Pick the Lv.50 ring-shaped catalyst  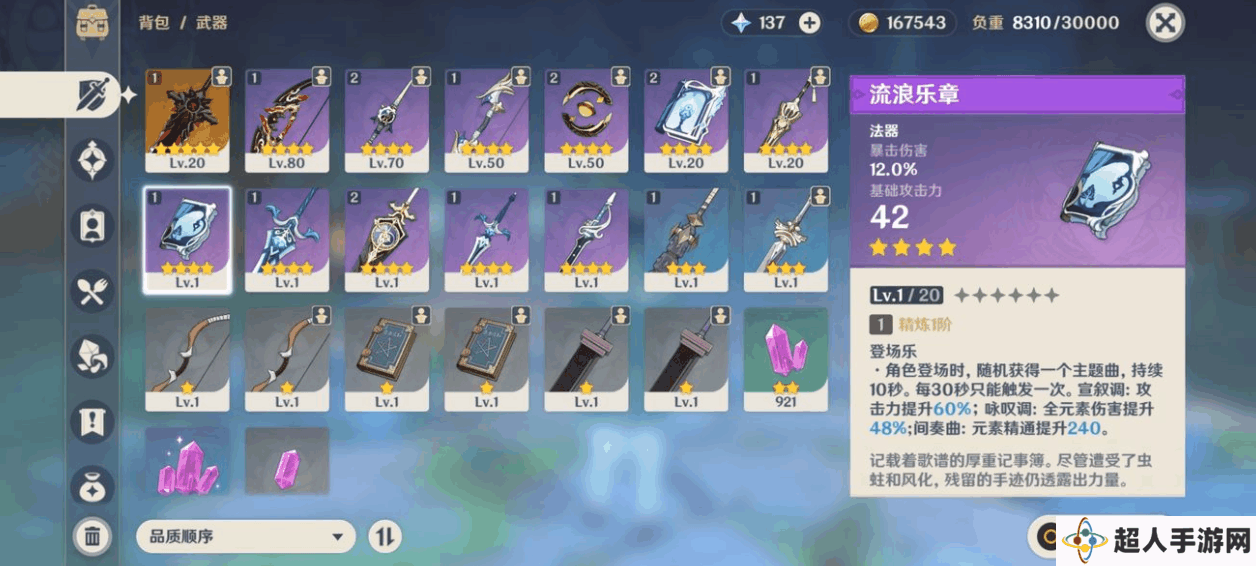pyautogui.click(x=587, y=120)
